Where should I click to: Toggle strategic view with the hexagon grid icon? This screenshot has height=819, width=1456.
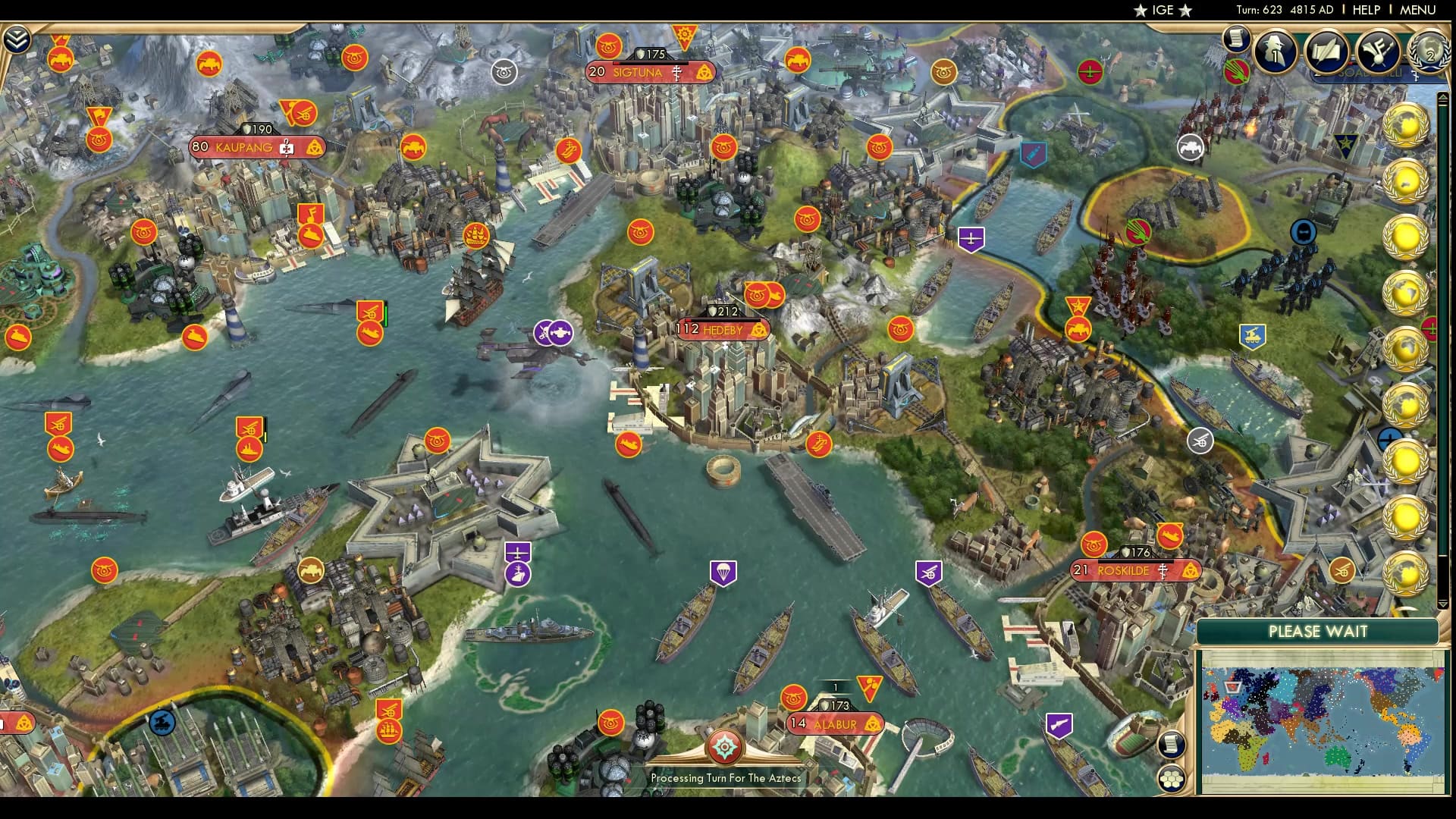coord(1171,780)
